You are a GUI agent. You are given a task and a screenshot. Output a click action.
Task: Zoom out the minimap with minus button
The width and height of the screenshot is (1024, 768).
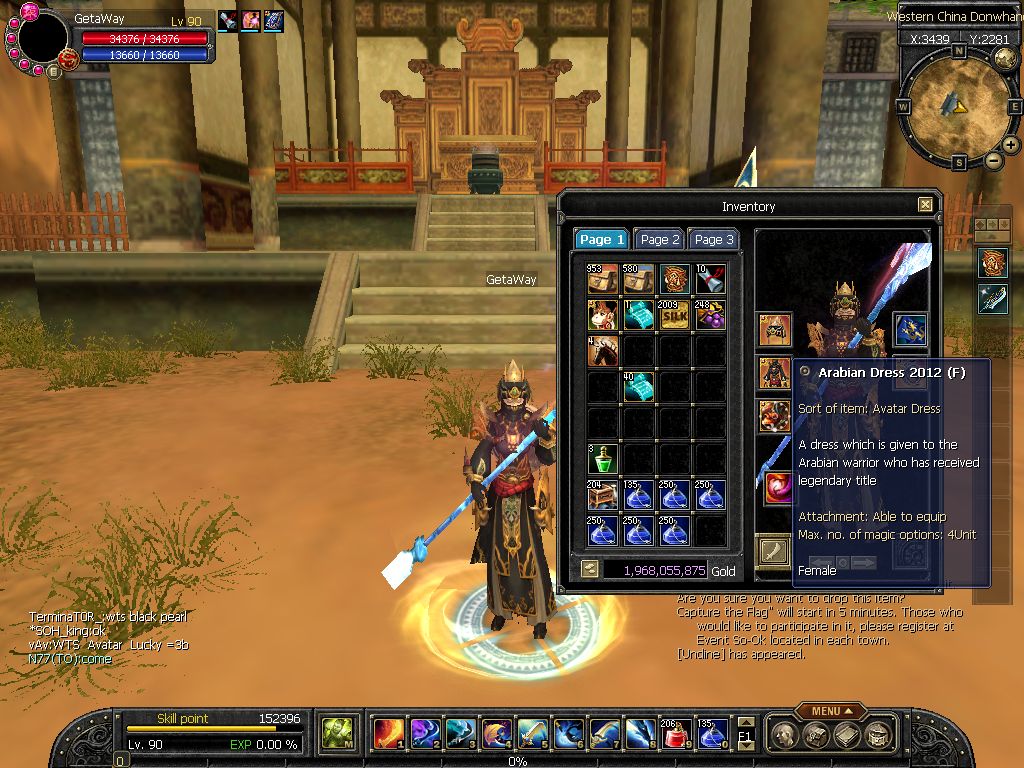(x=994, y=160)
